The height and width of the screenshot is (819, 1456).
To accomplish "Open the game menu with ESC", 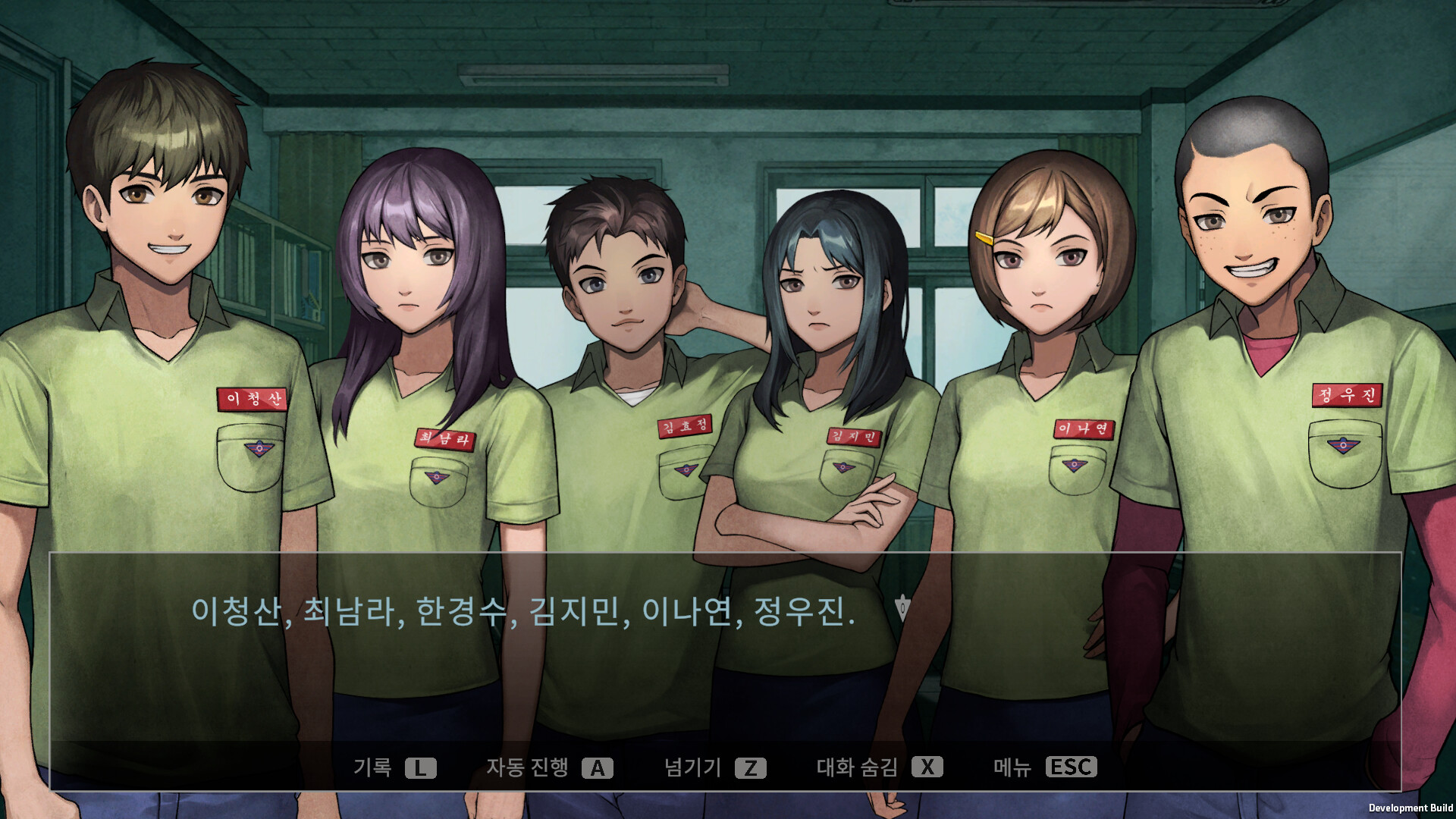I will (x=1070, y=767).
